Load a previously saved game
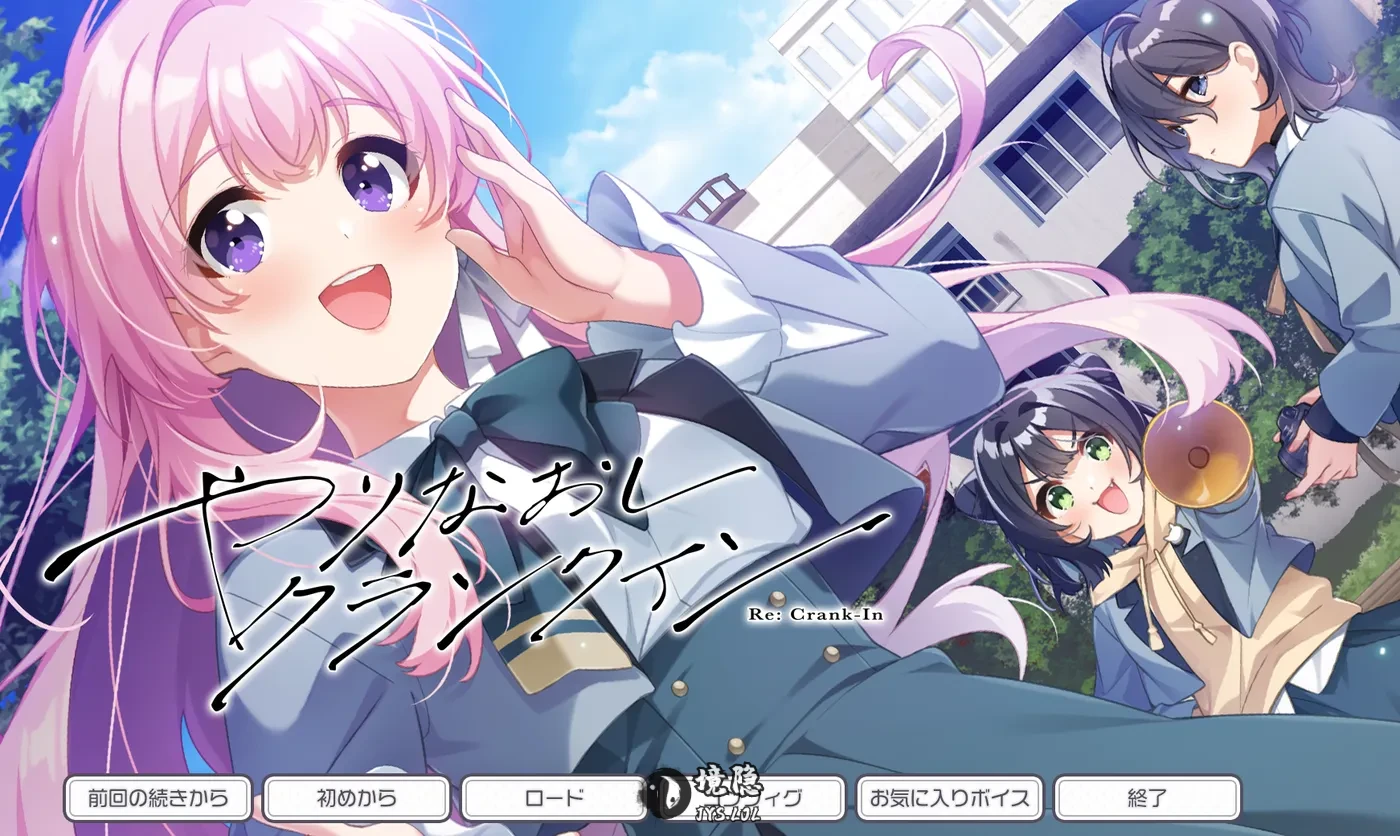The height and width of the screenshot is (836, 1400). (555, 799)
